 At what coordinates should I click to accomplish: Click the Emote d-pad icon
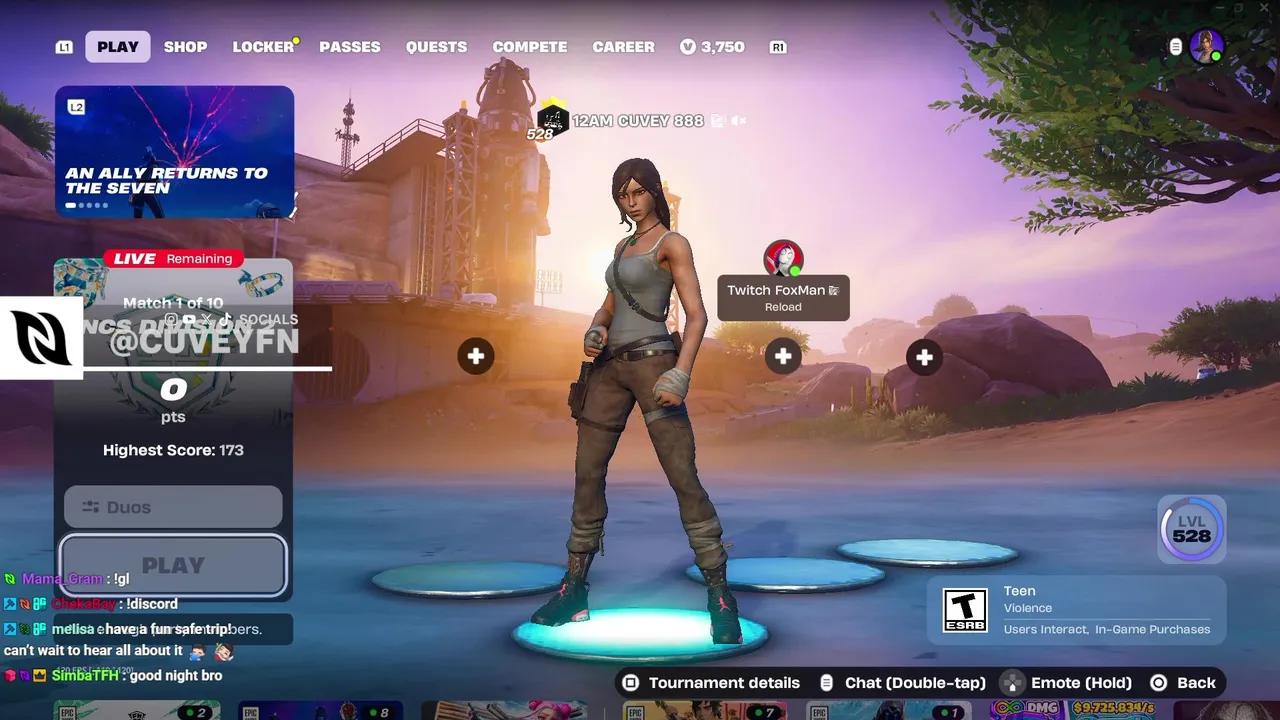point(1014,682)
